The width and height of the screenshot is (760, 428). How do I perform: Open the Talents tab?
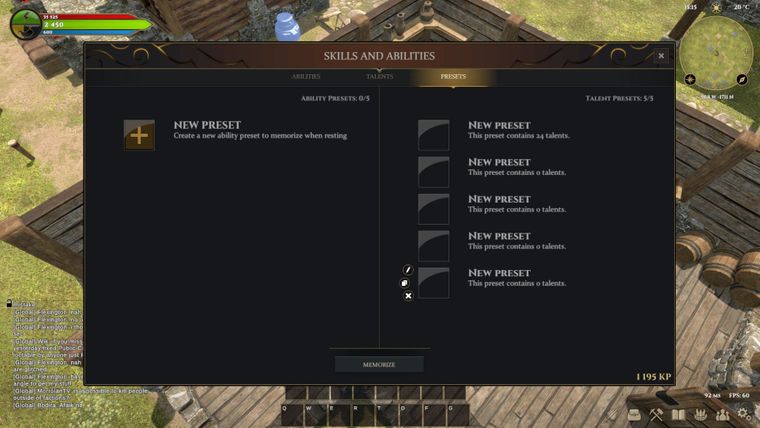[380, 77]
